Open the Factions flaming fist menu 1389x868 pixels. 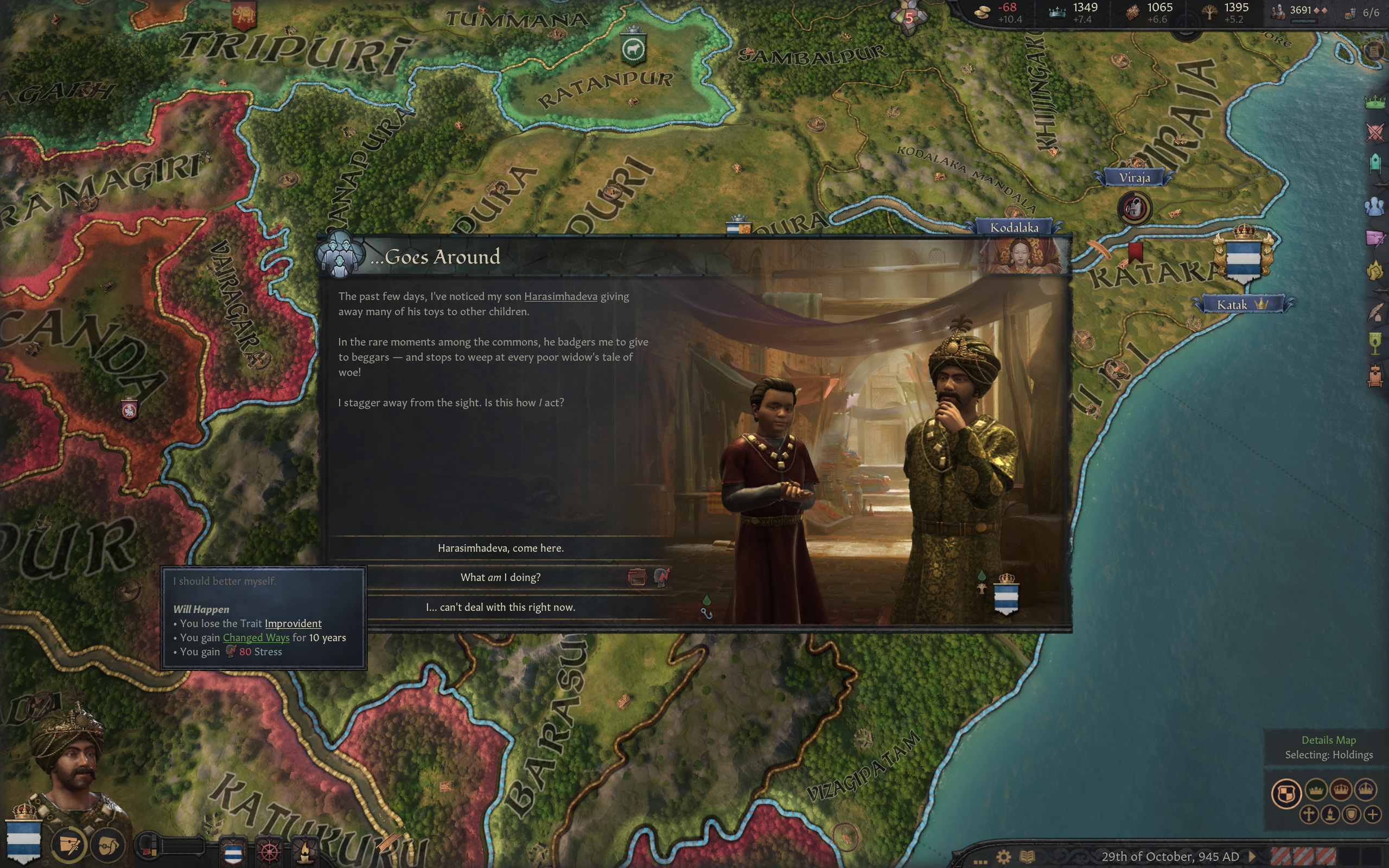1375,270
